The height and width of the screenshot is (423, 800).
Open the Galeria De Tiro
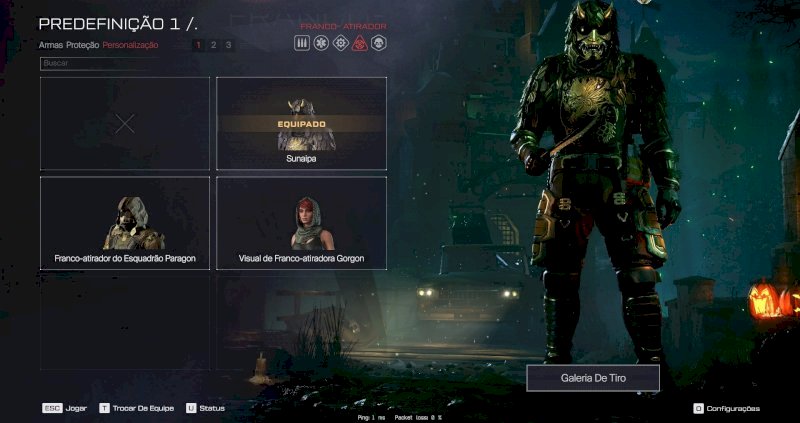[x=592, y=378]
